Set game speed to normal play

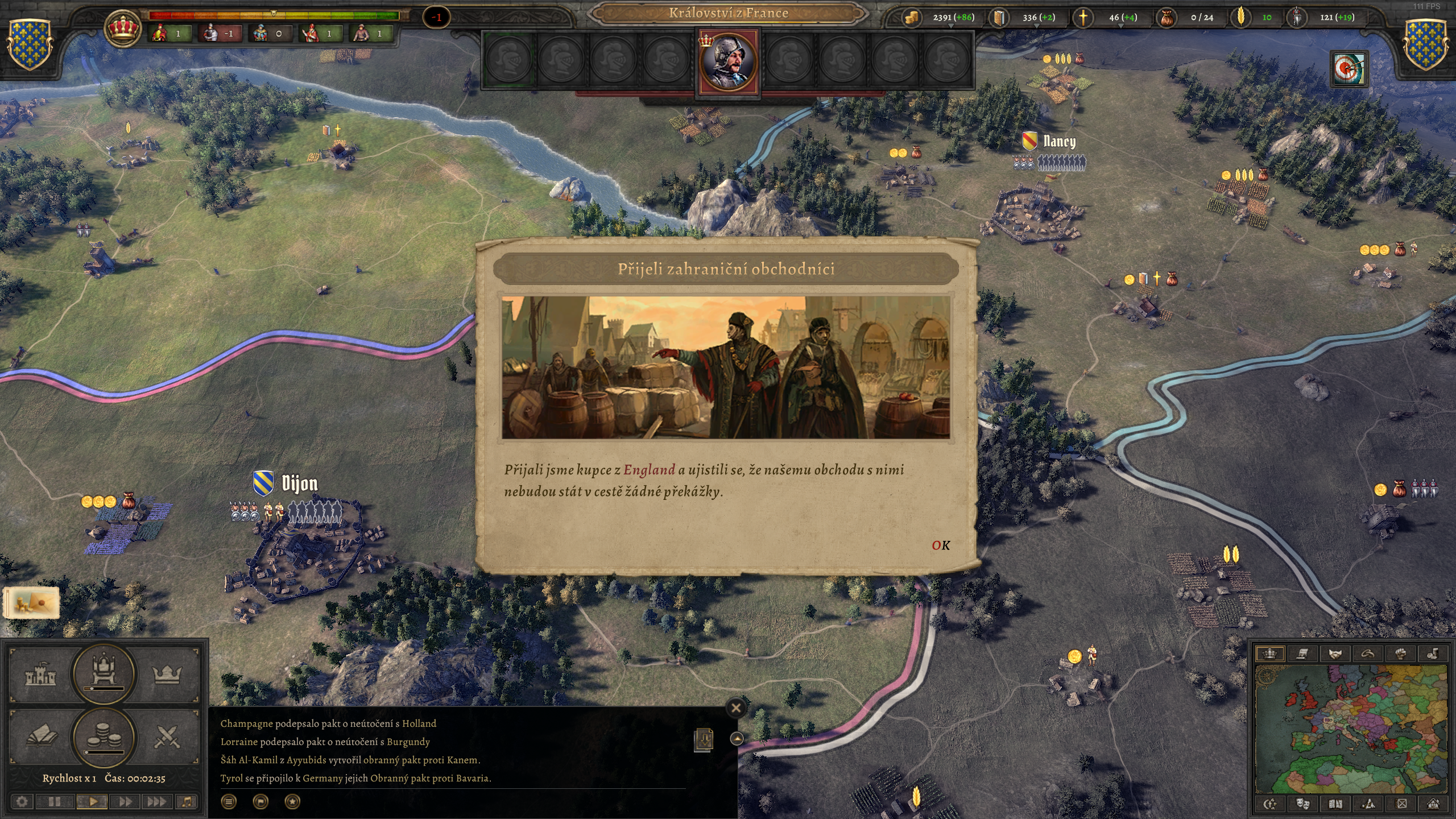pyautogui.click(x=93, y=802)
